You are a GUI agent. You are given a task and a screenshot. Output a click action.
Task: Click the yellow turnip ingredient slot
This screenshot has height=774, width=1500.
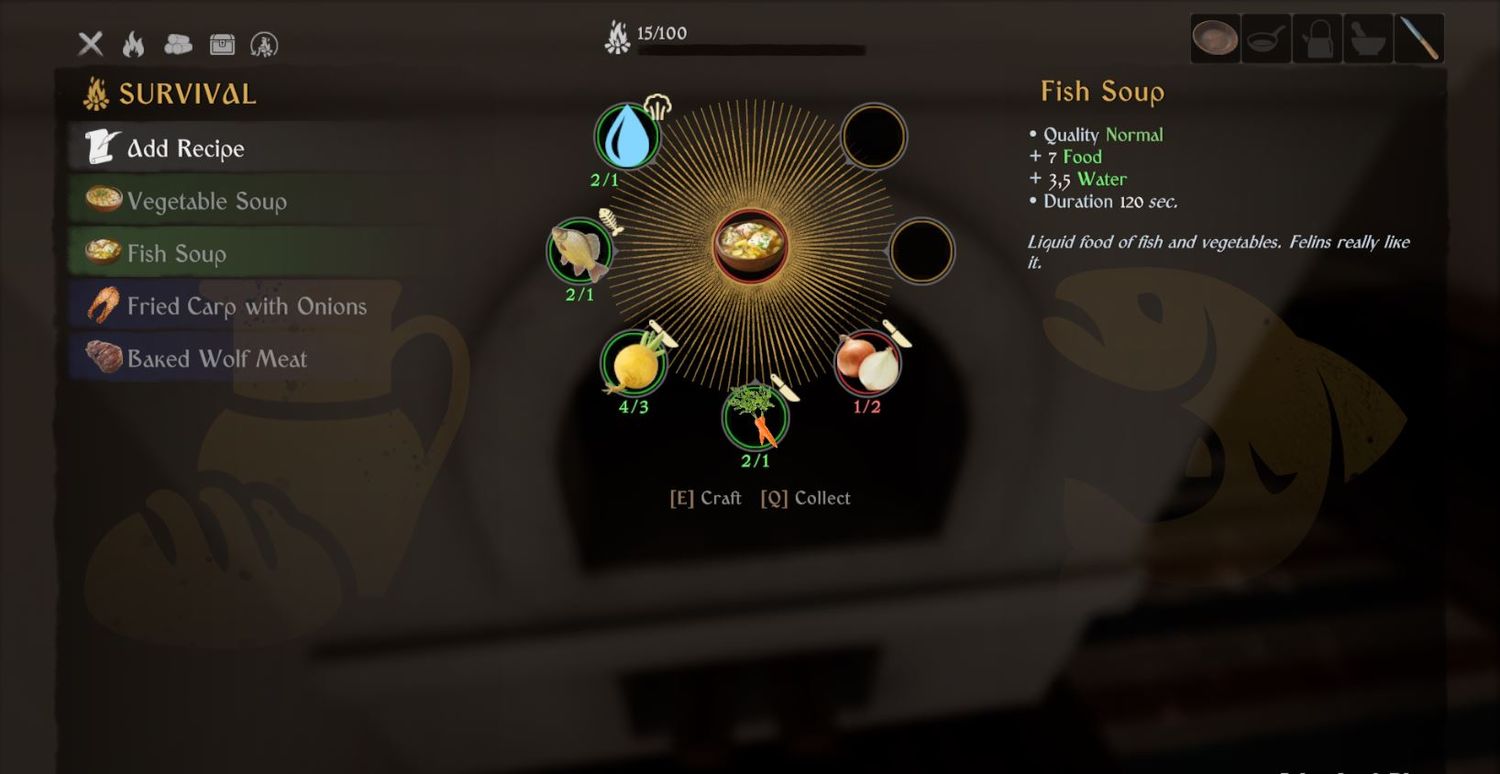coord(633,363)
